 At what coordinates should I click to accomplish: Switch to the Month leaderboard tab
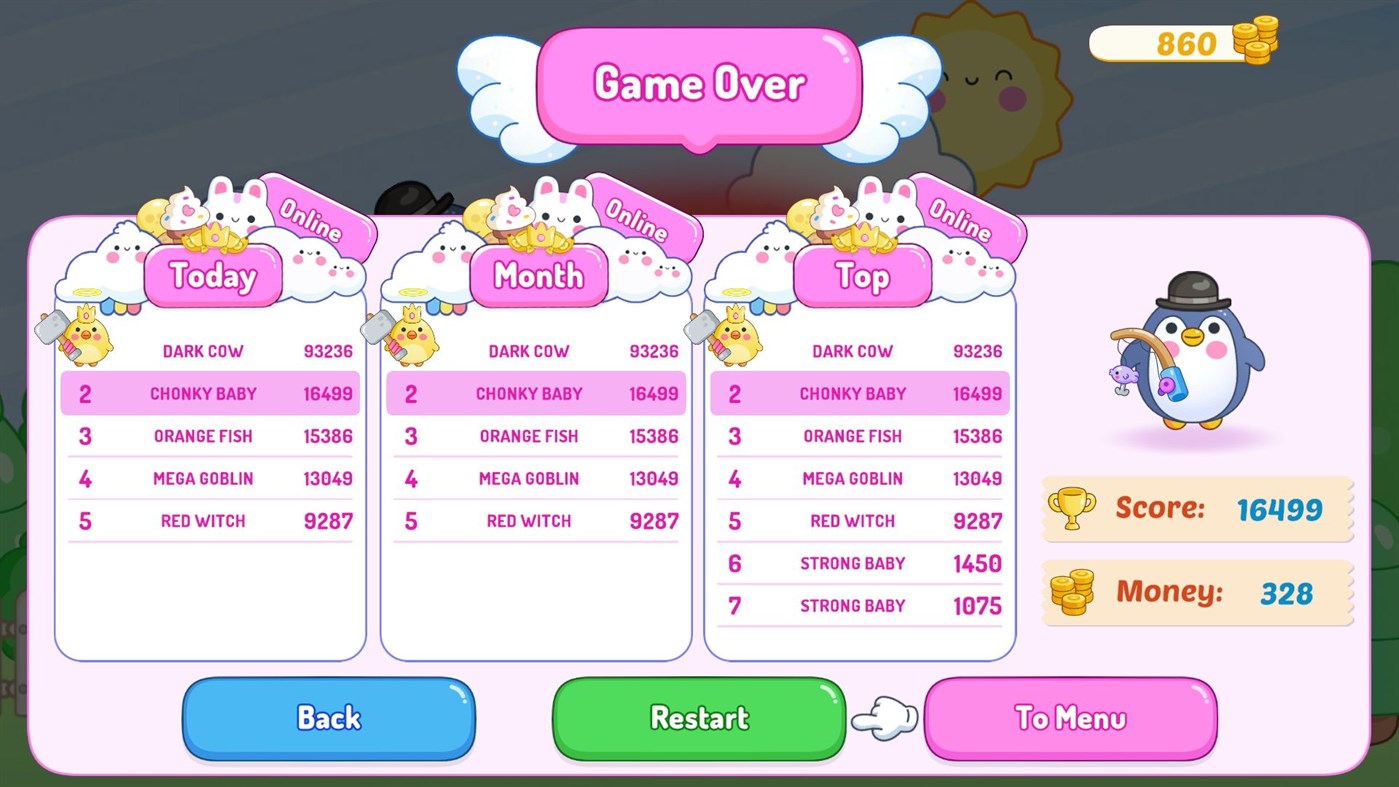click(x=538, y=277)
